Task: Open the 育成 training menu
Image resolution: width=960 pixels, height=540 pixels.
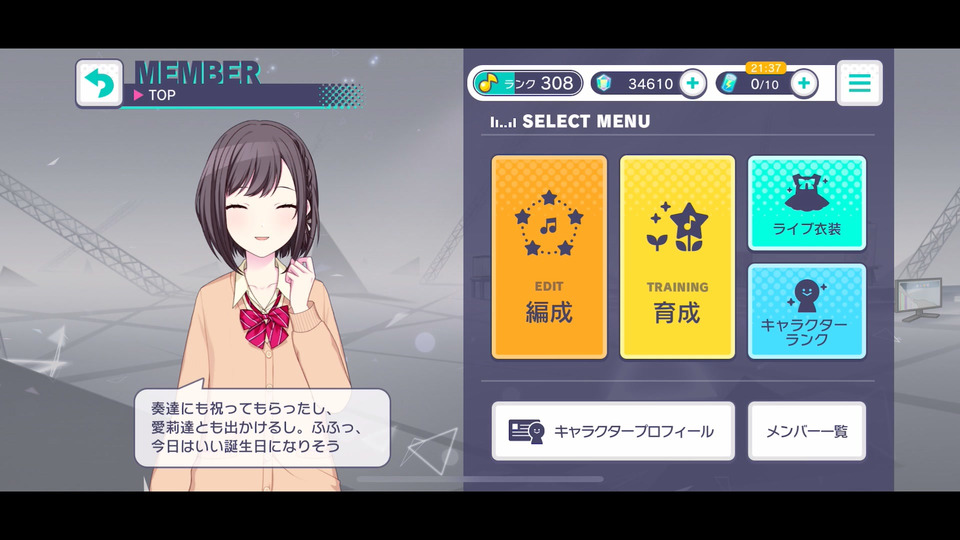Action: coord(677,257)
